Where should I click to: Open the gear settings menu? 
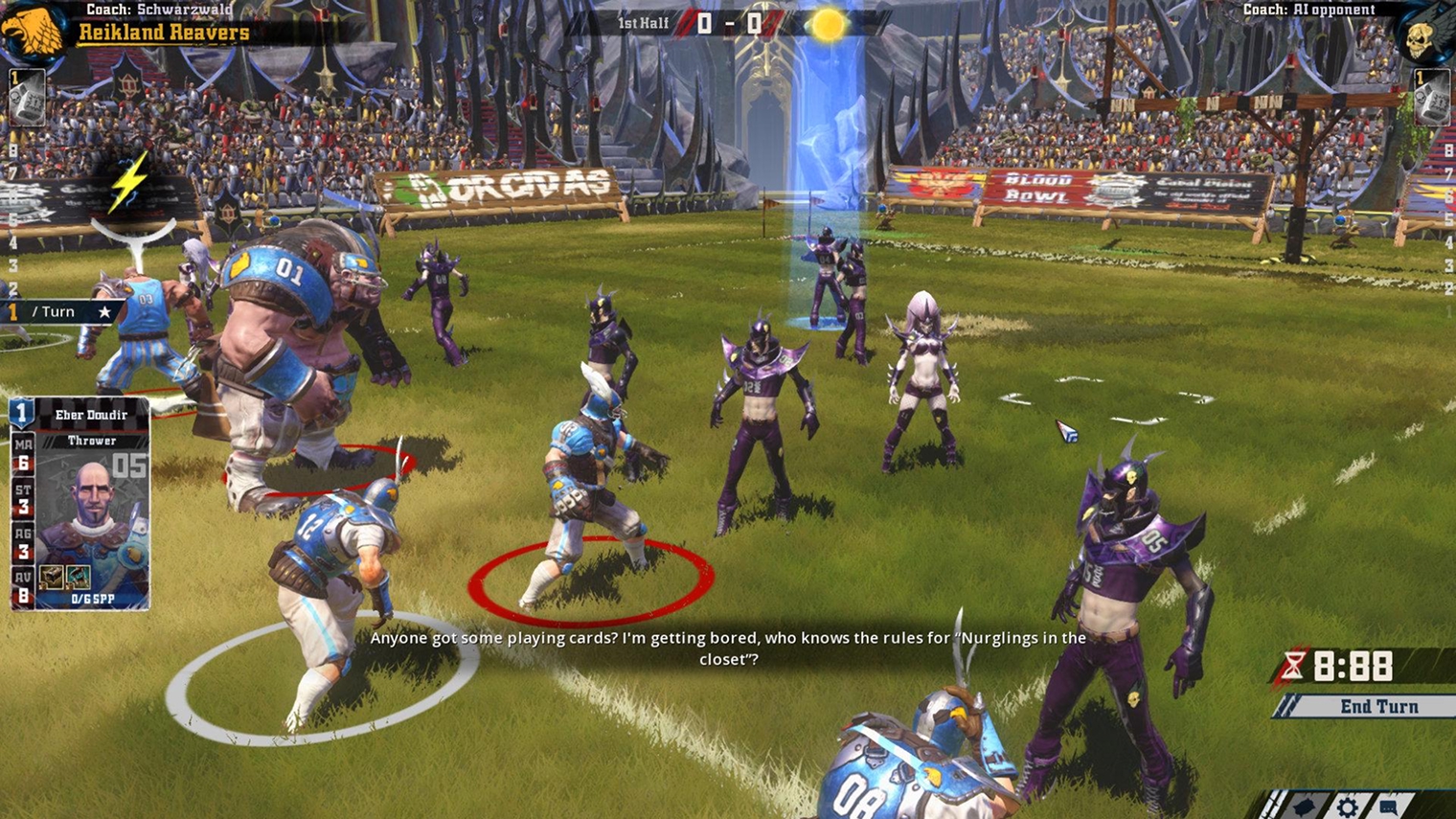[1347, 807]
